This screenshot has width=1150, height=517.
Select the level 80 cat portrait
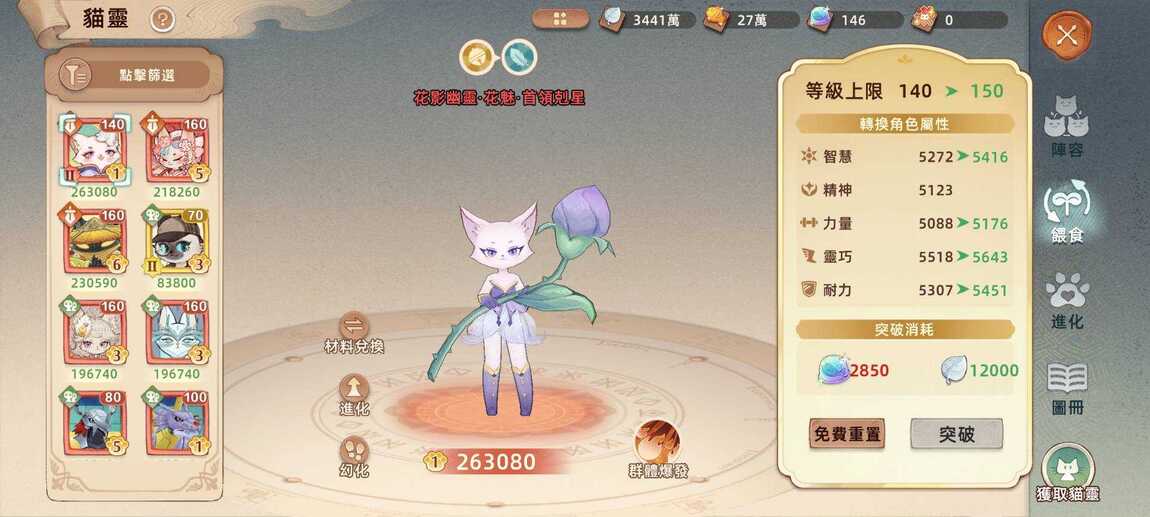coord(95,424)
